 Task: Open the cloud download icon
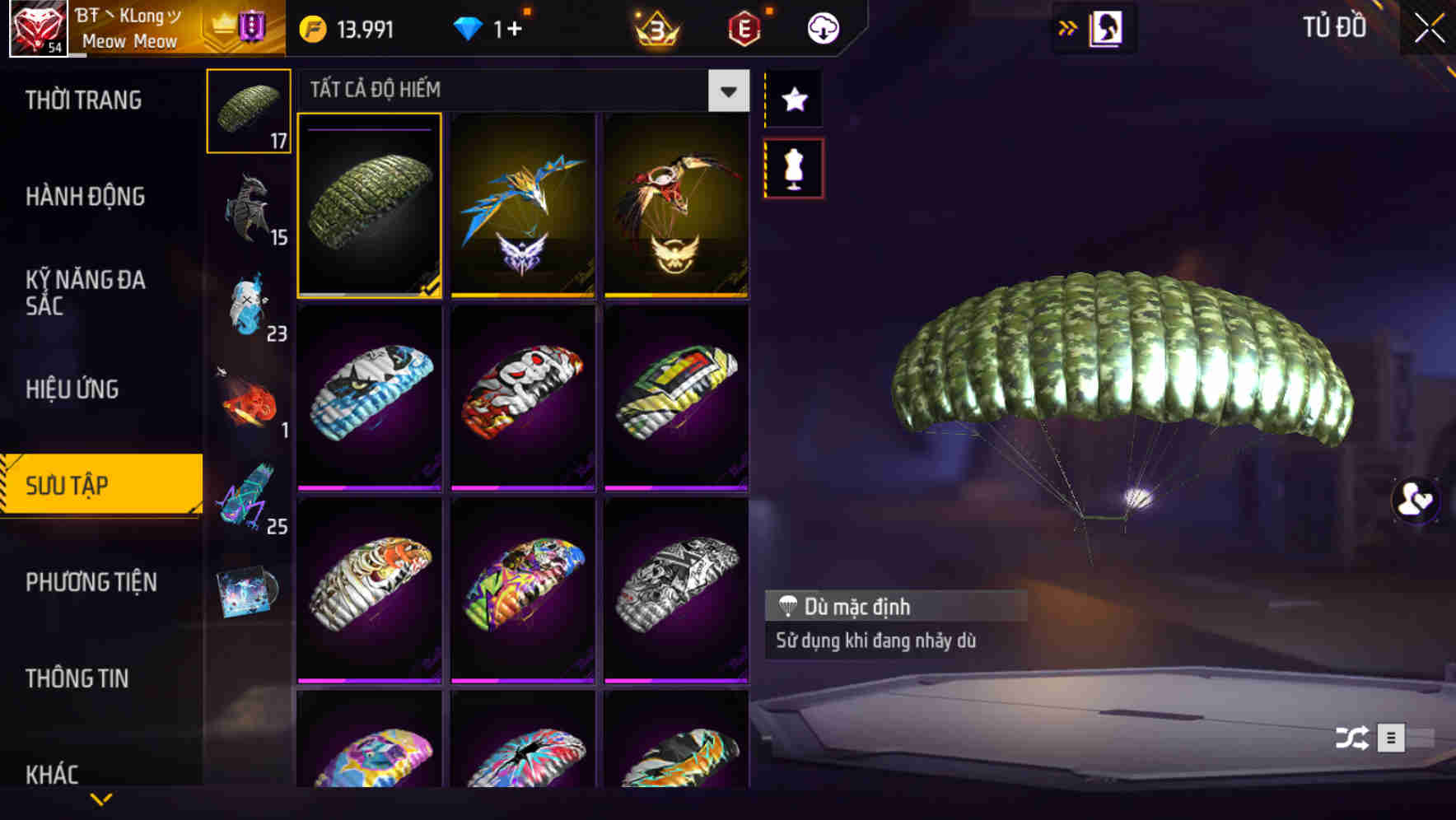[821, 27]
